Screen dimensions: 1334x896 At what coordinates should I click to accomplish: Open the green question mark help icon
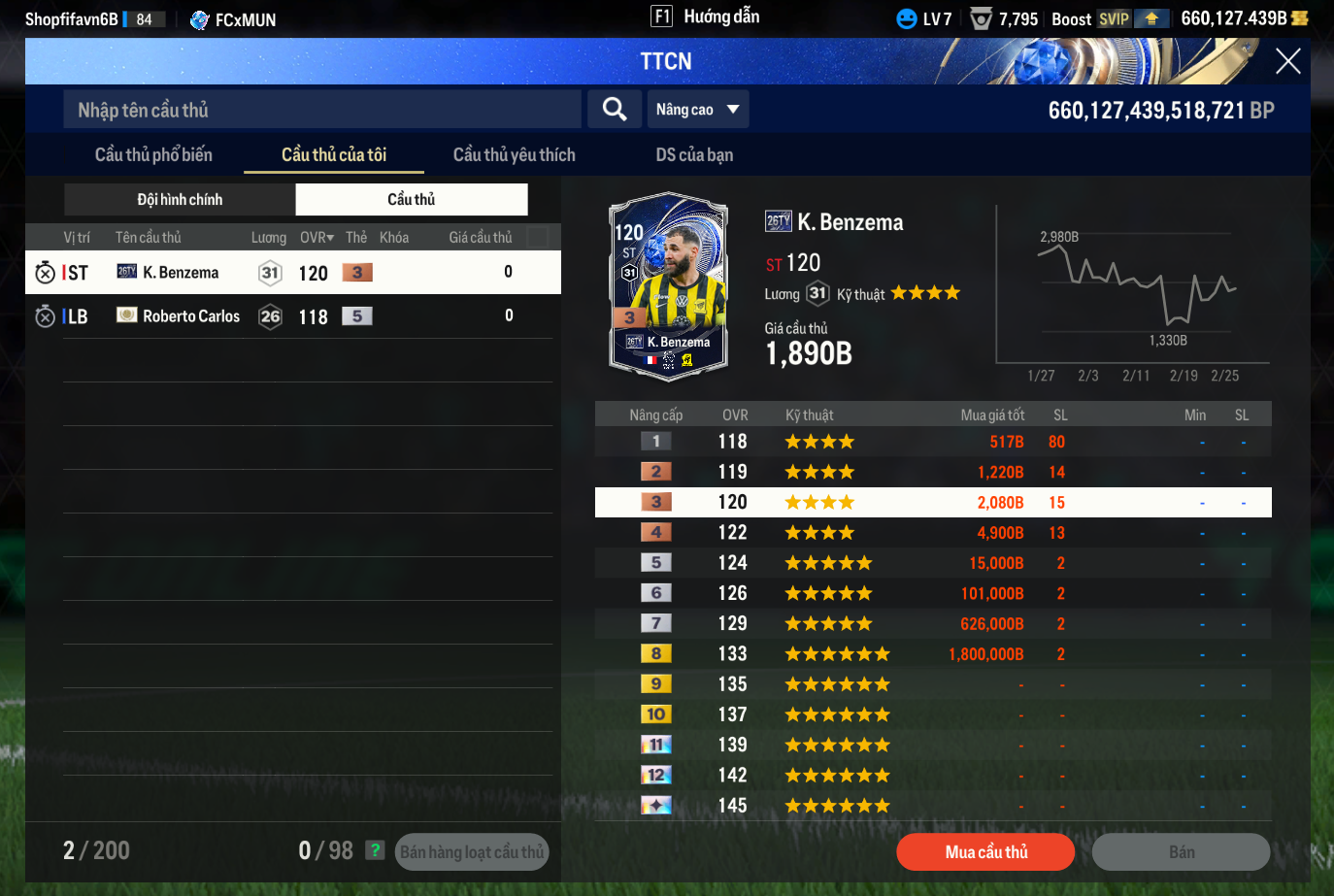(x=375, y=850)
